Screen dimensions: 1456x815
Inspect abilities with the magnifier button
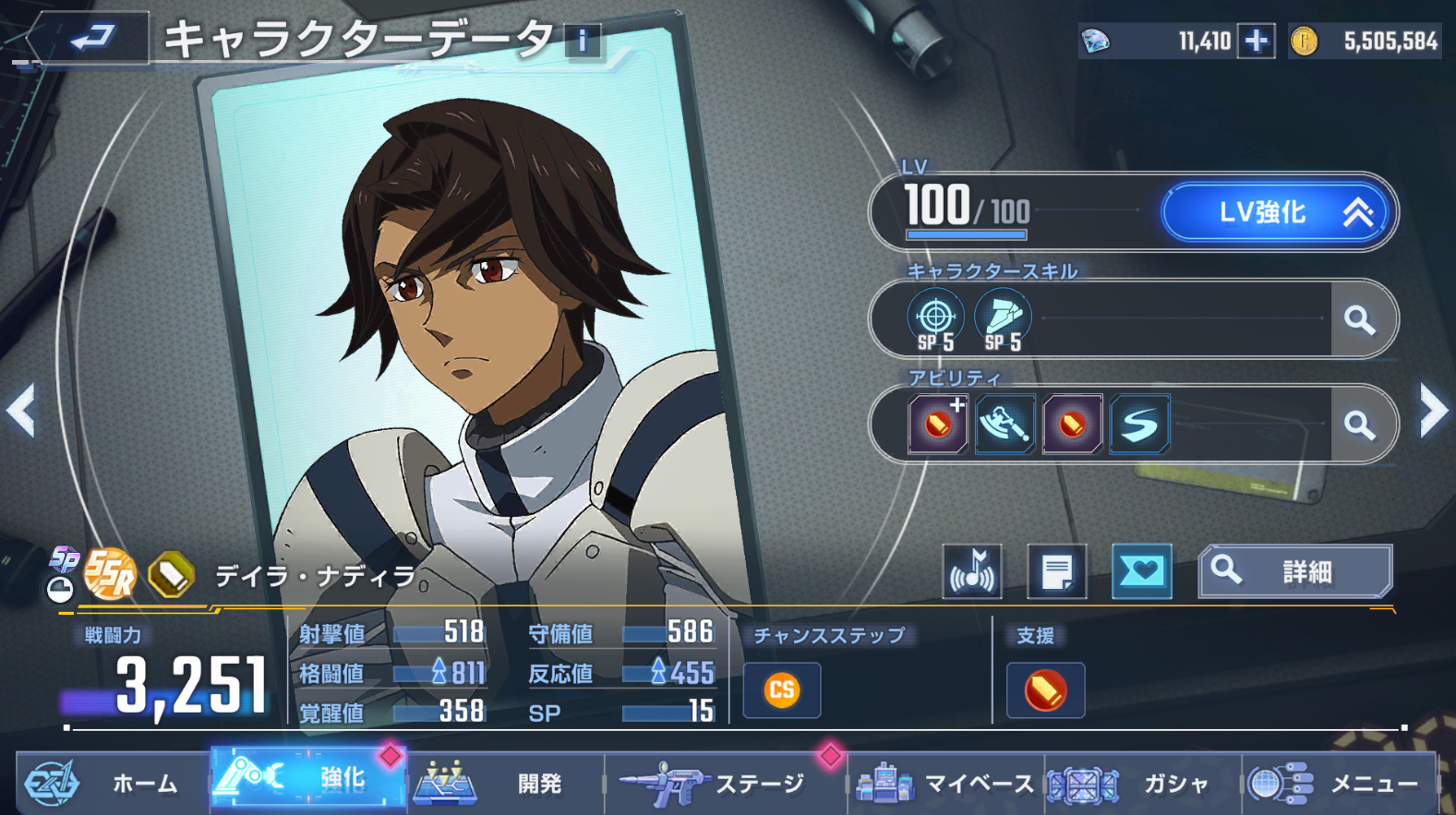click(1360, 425)
